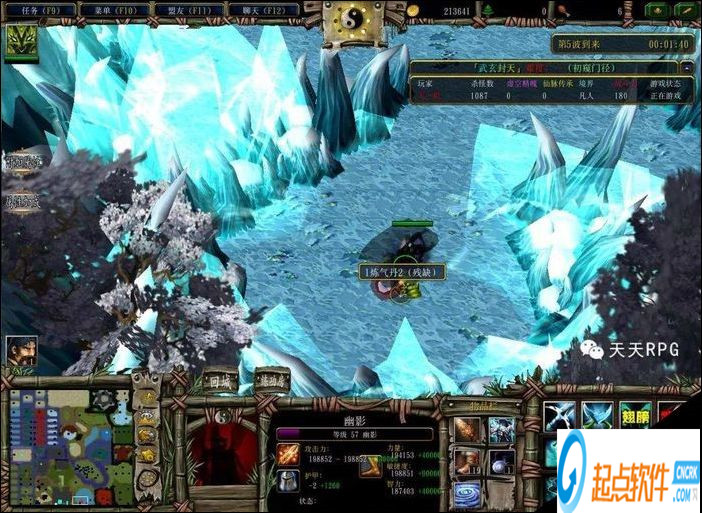Use the blue swirl item in inventory
702x513 pixels.
[467, 493]
